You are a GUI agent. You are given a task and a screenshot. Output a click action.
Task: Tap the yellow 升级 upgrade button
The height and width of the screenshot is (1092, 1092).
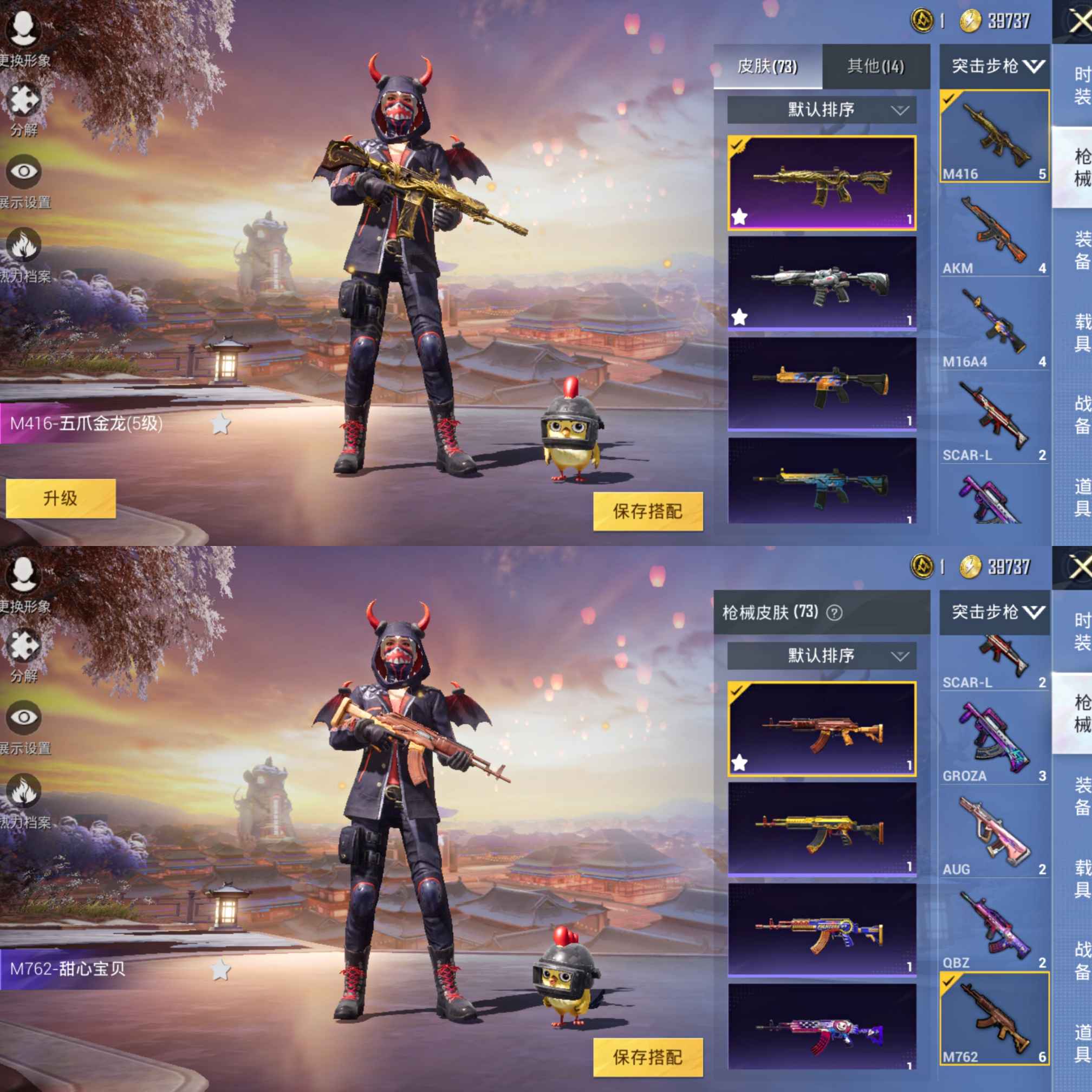[x=61, y=498]
